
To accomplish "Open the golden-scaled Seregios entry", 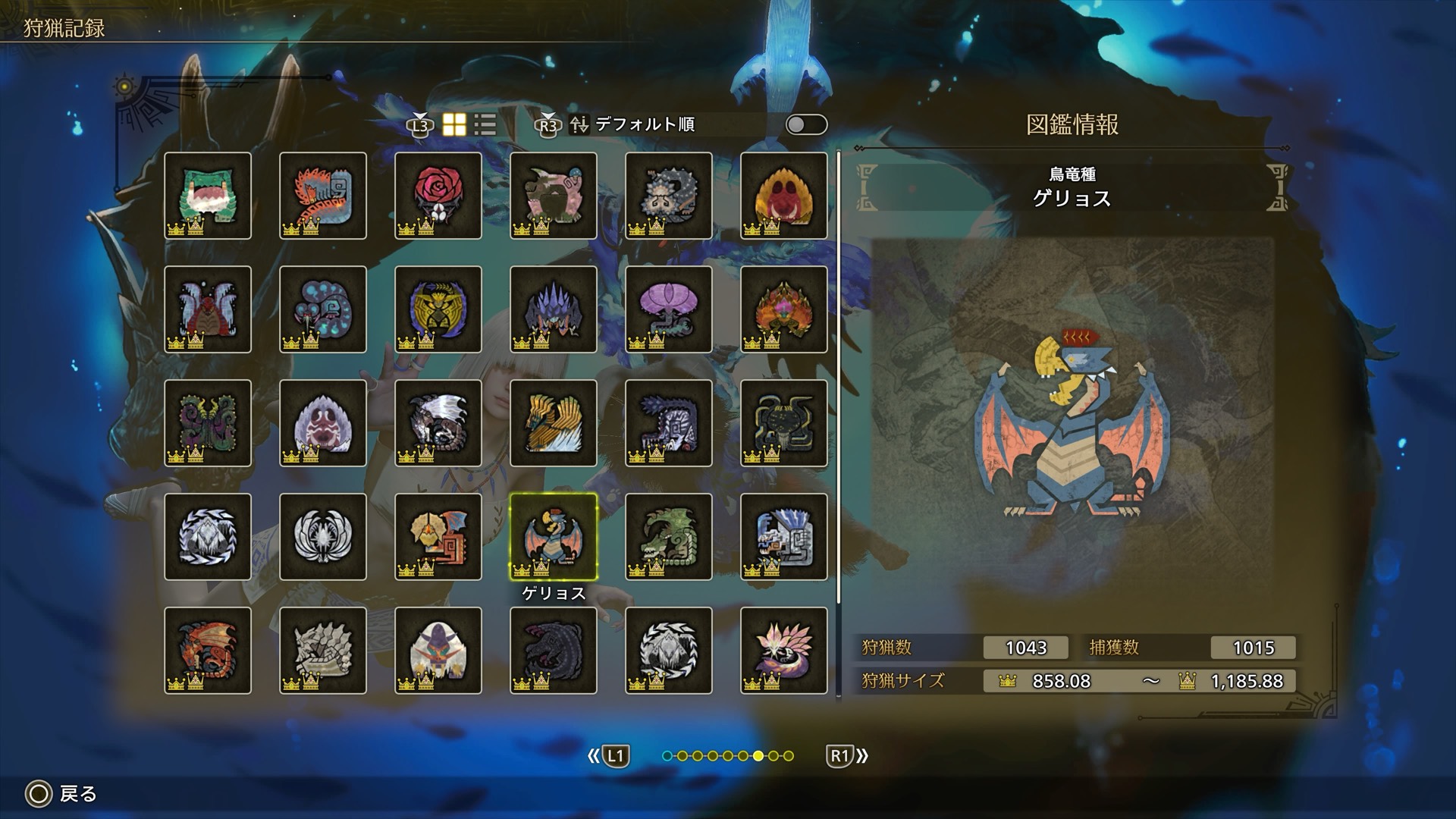I will point(554,423).
